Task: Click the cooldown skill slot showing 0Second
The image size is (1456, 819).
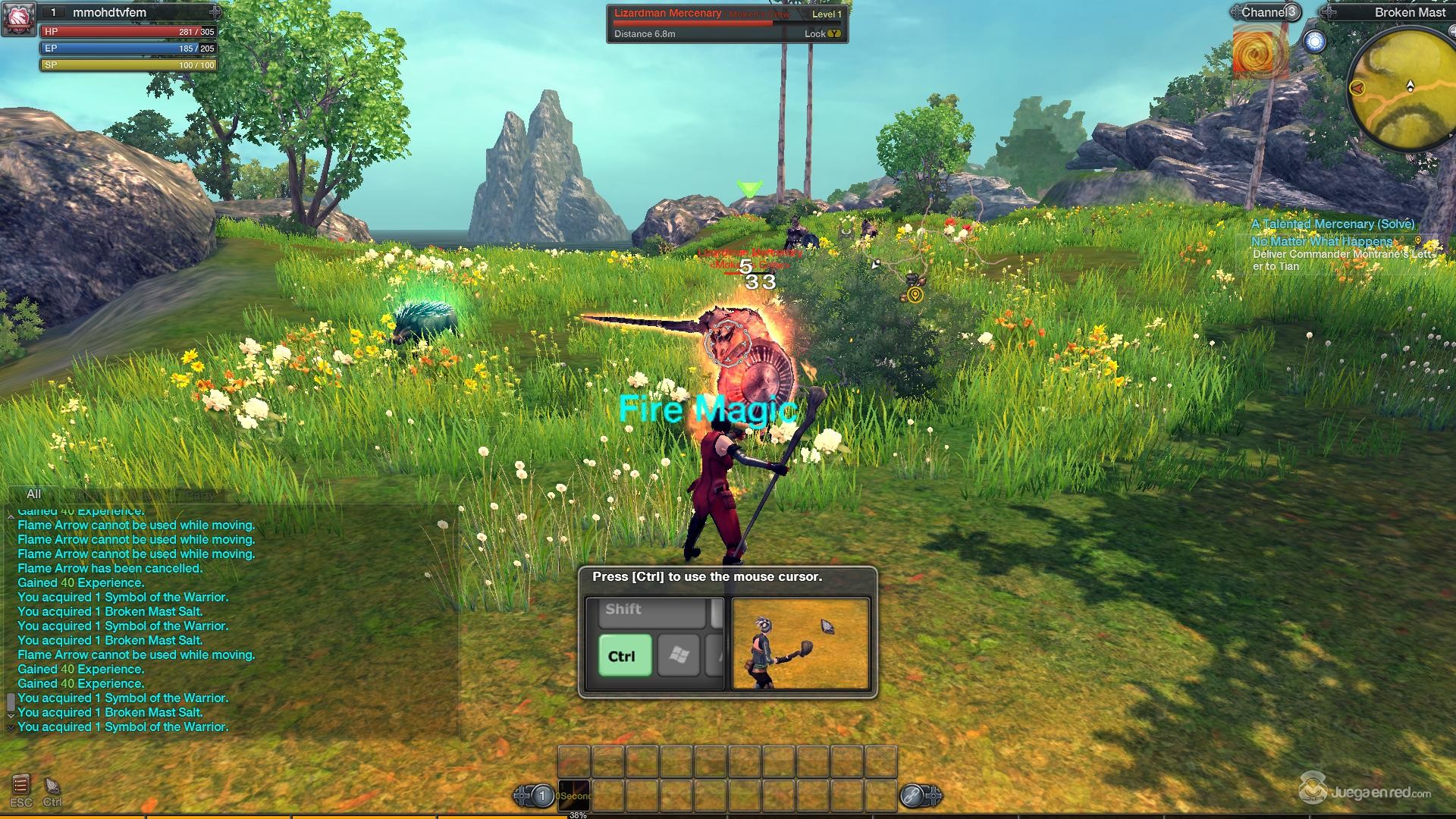Action: (573, 795)
